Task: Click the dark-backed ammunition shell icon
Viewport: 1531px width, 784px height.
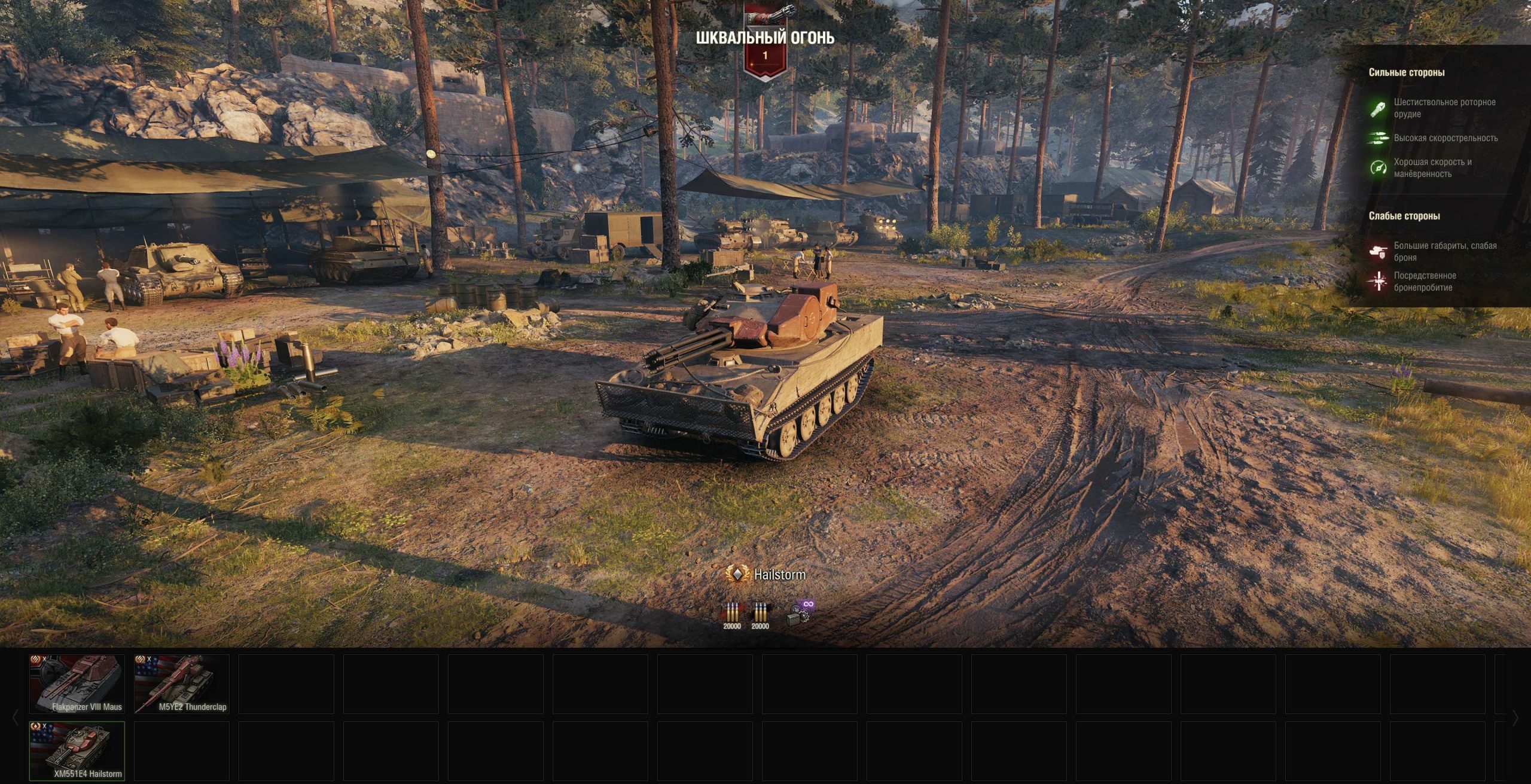Action: [760, 614]
